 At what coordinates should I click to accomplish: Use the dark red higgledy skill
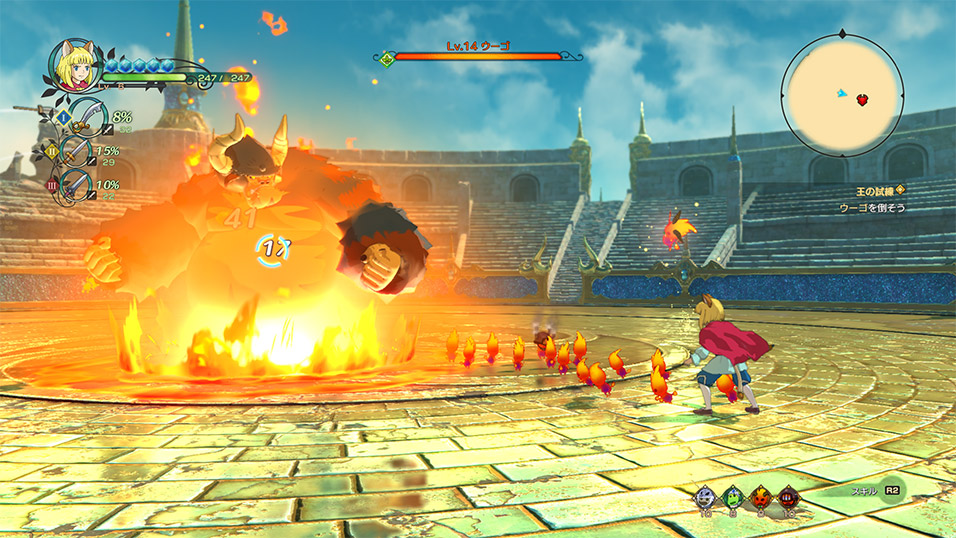[x=787, y=496]
